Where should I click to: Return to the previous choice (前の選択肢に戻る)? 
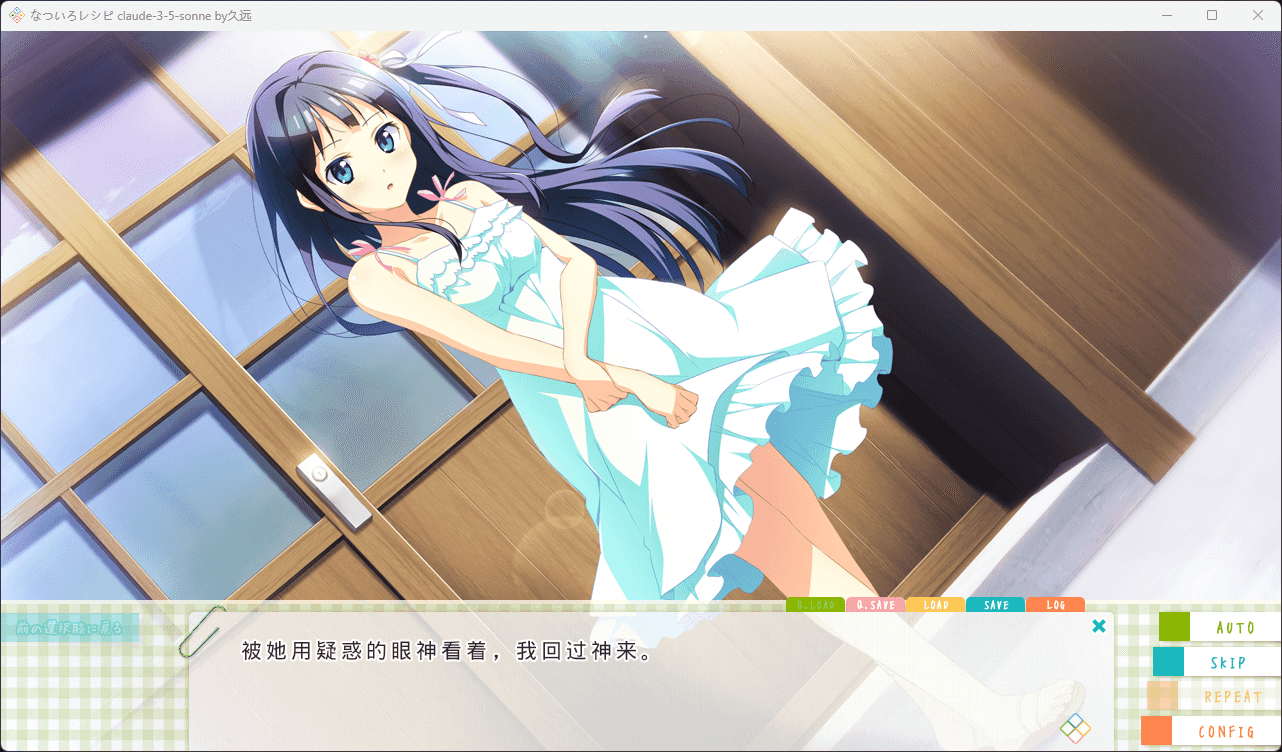point(70,628)
